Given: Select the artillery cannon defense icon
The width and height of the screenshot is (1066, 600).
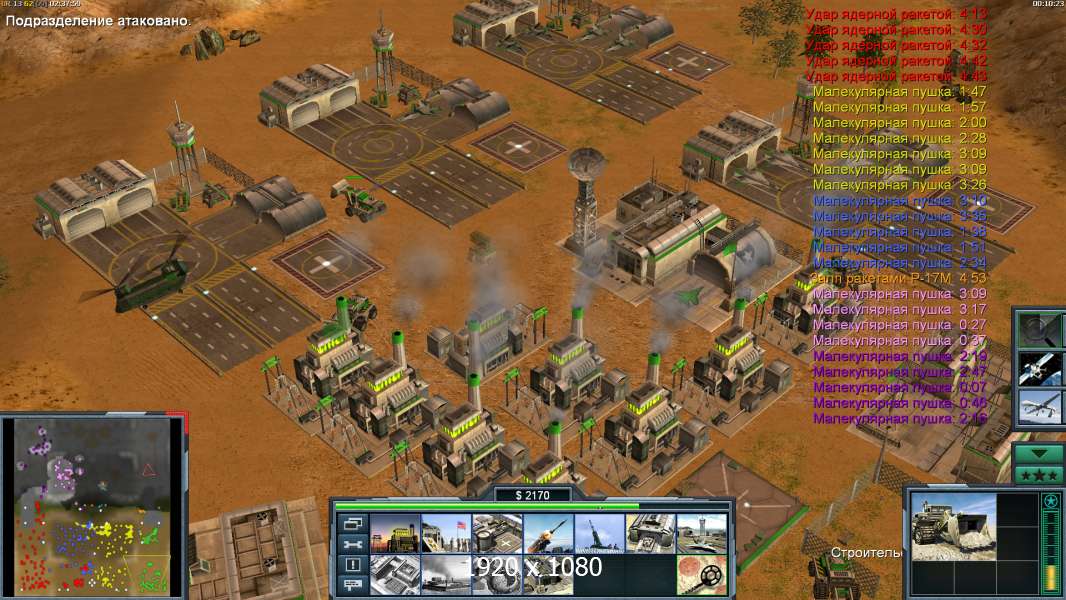Looking at the screenshot, I should point(599,533).
